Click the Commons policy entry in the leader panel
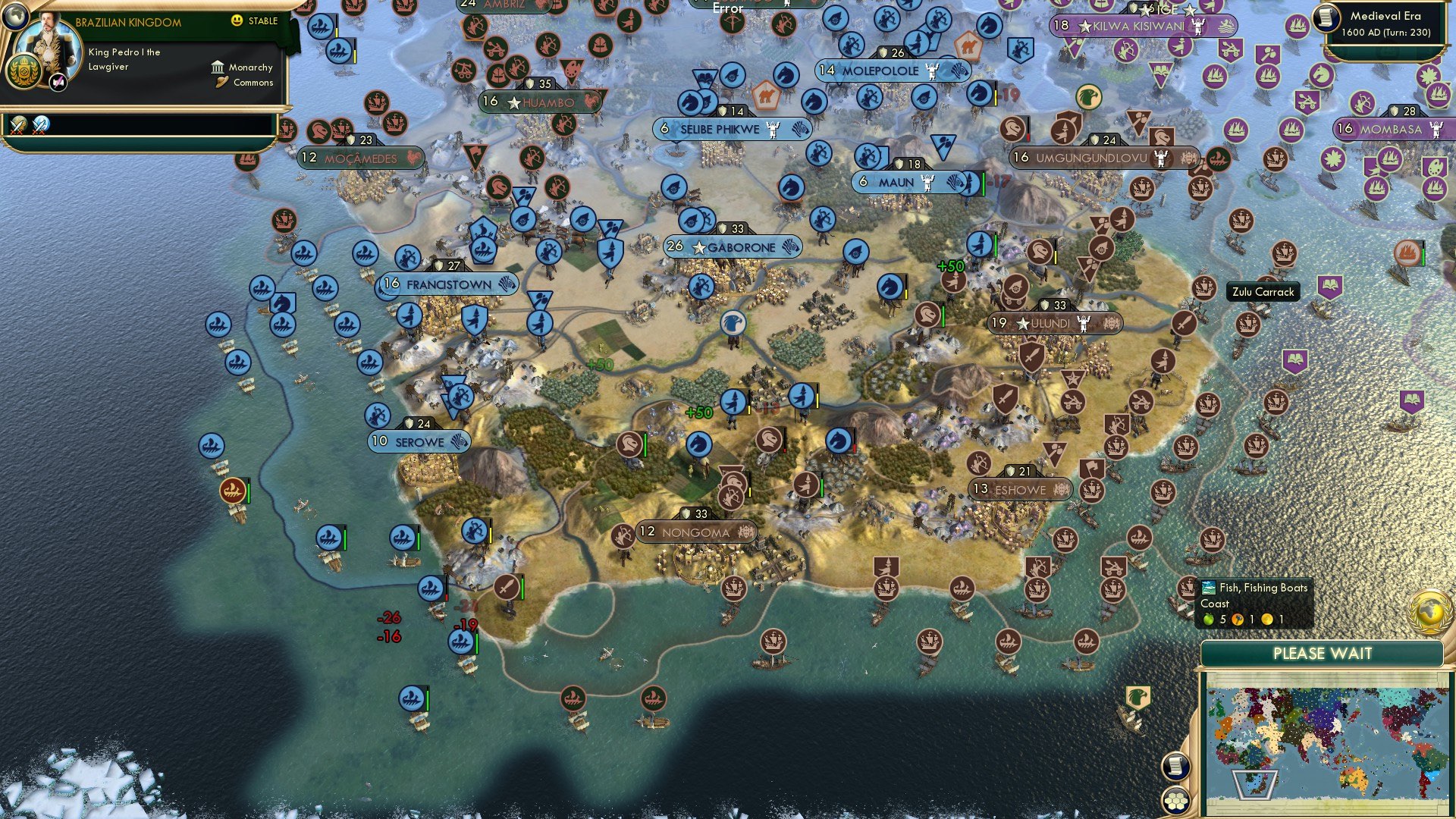 pyautogui.click(x=243, y=82)
